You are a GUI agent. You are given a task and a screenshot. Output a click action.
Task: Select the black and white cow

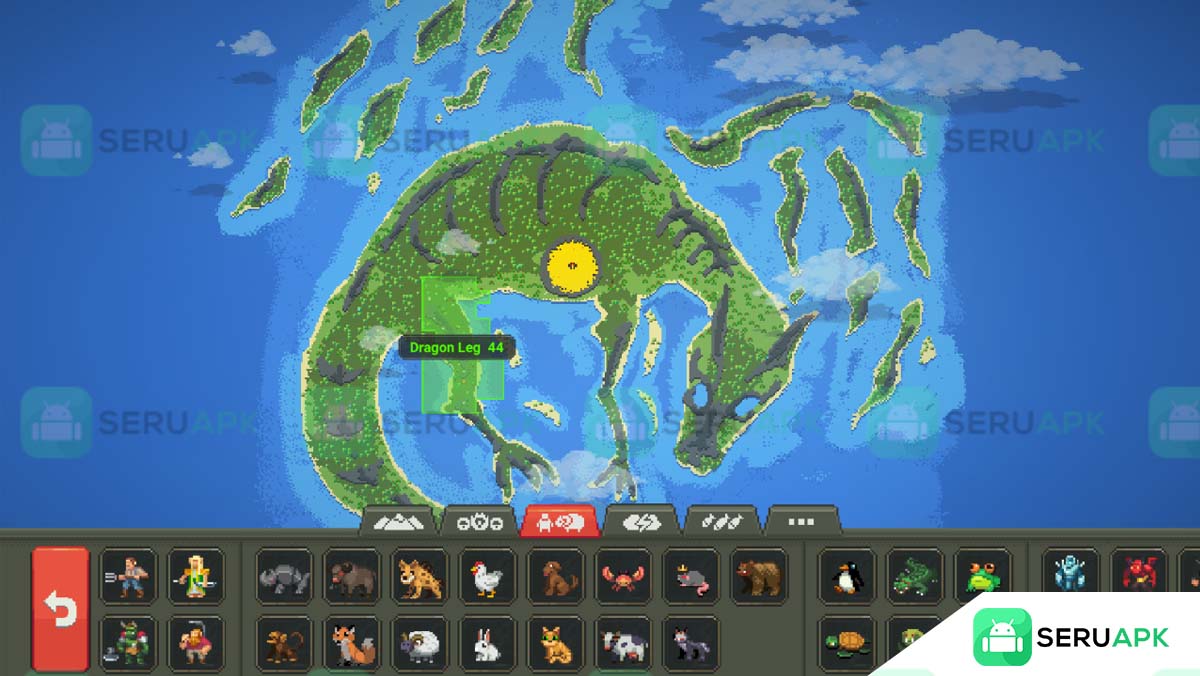click(x=623, y=643)
